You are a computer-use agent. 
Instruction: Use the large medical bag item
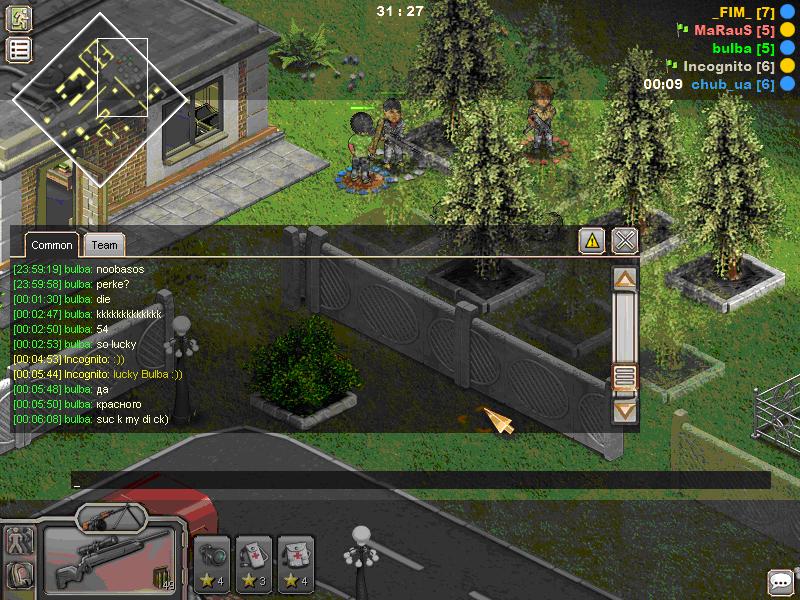coord(296,564)
